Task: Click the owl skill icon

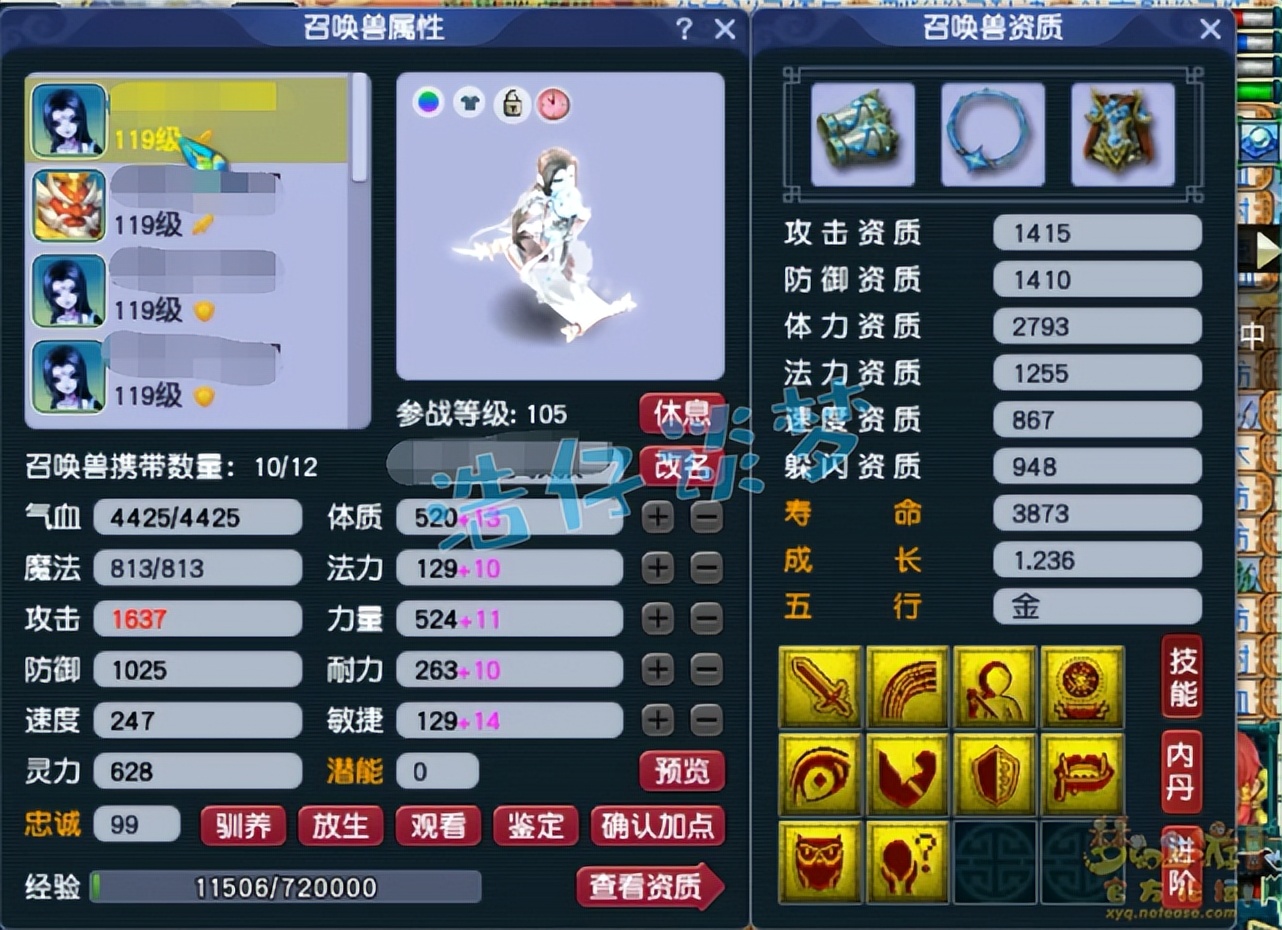Action: point(820,861)
